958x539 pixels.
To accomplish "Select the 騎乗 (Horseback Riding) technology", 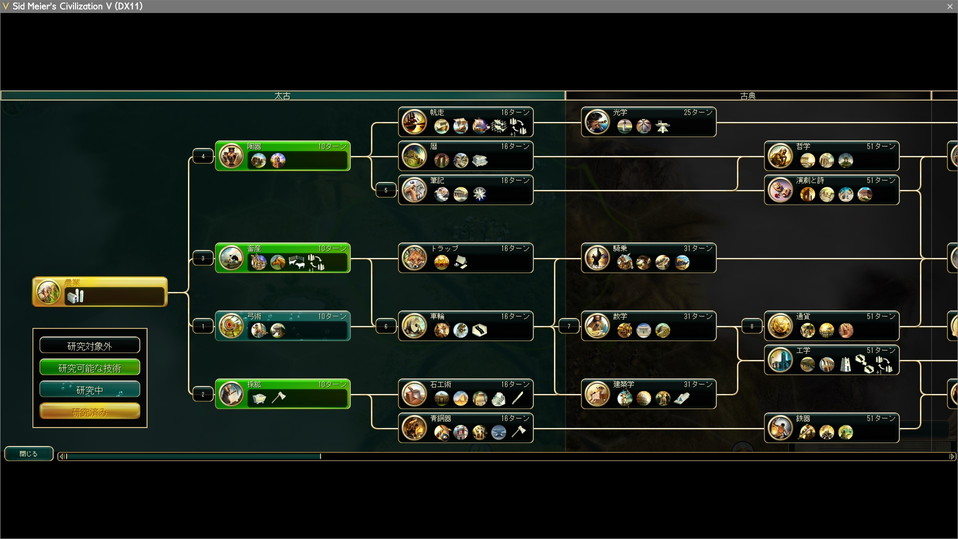I will [649, 258].
